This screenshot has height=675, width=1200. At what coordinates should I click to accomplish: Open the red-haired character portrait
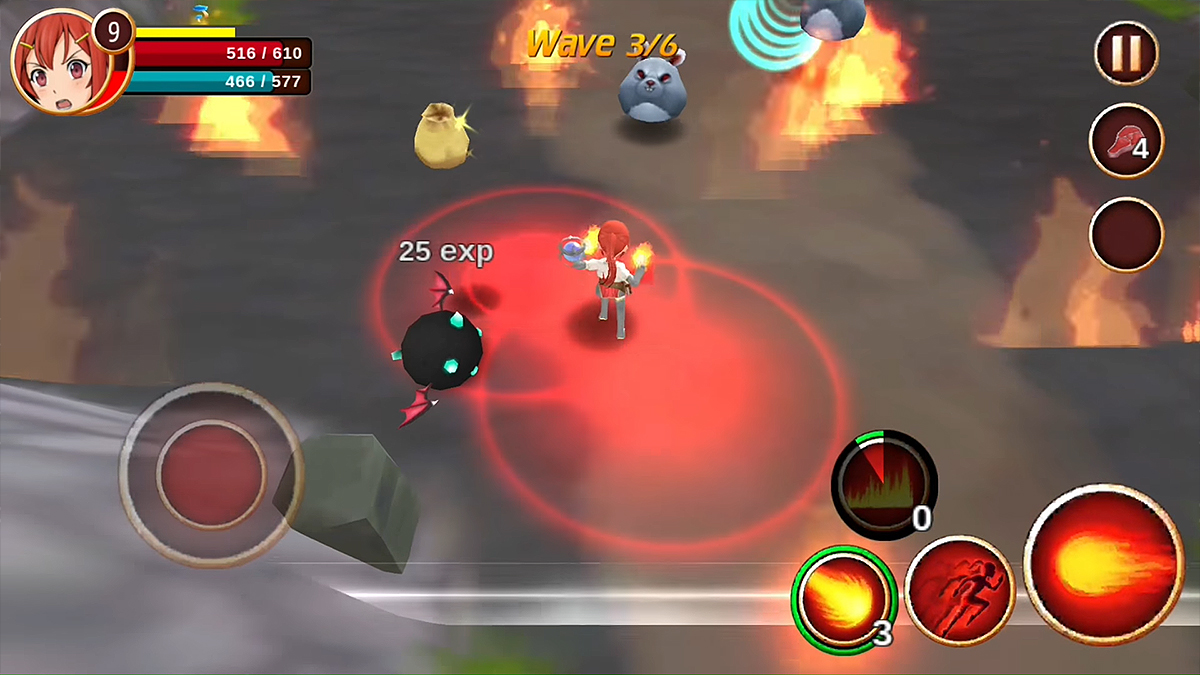click(58, 60)
